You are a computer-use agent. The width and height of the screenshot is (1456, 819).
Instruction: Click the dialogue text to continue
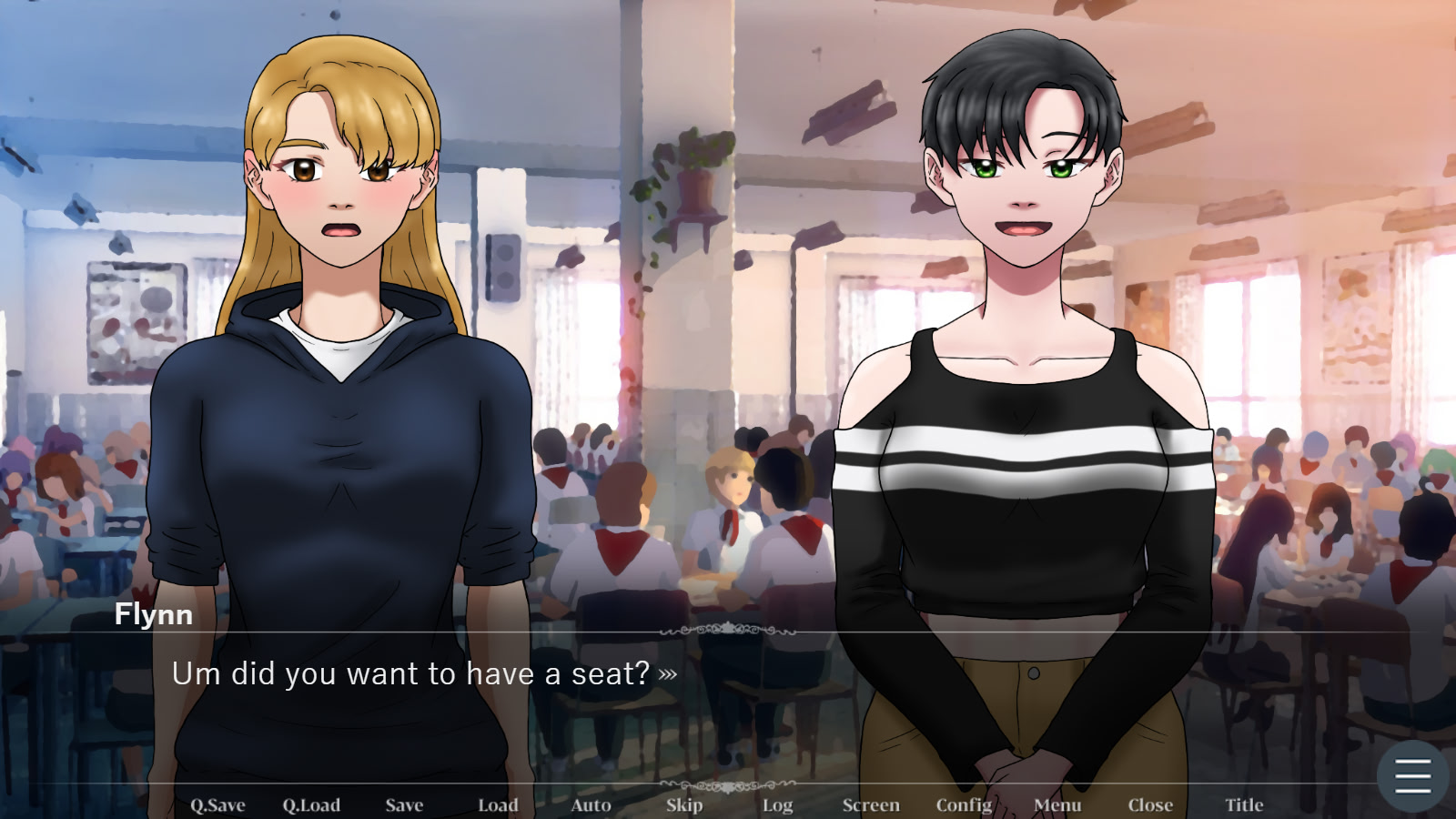point(409,674)
